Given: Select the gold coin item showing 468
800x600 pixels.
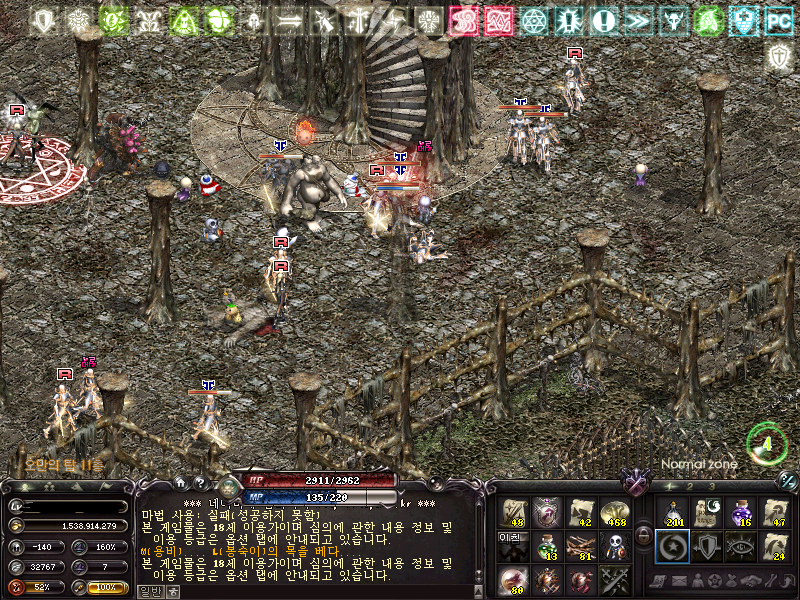Looking at the screenshot, I should (614, 512).
